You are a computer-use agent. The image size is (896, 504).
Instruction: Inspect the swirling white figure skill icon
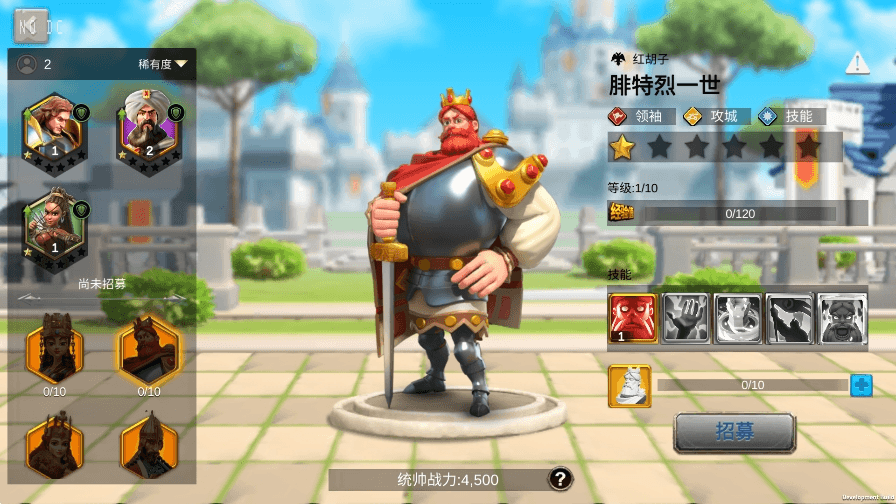(x=737, y=319)
